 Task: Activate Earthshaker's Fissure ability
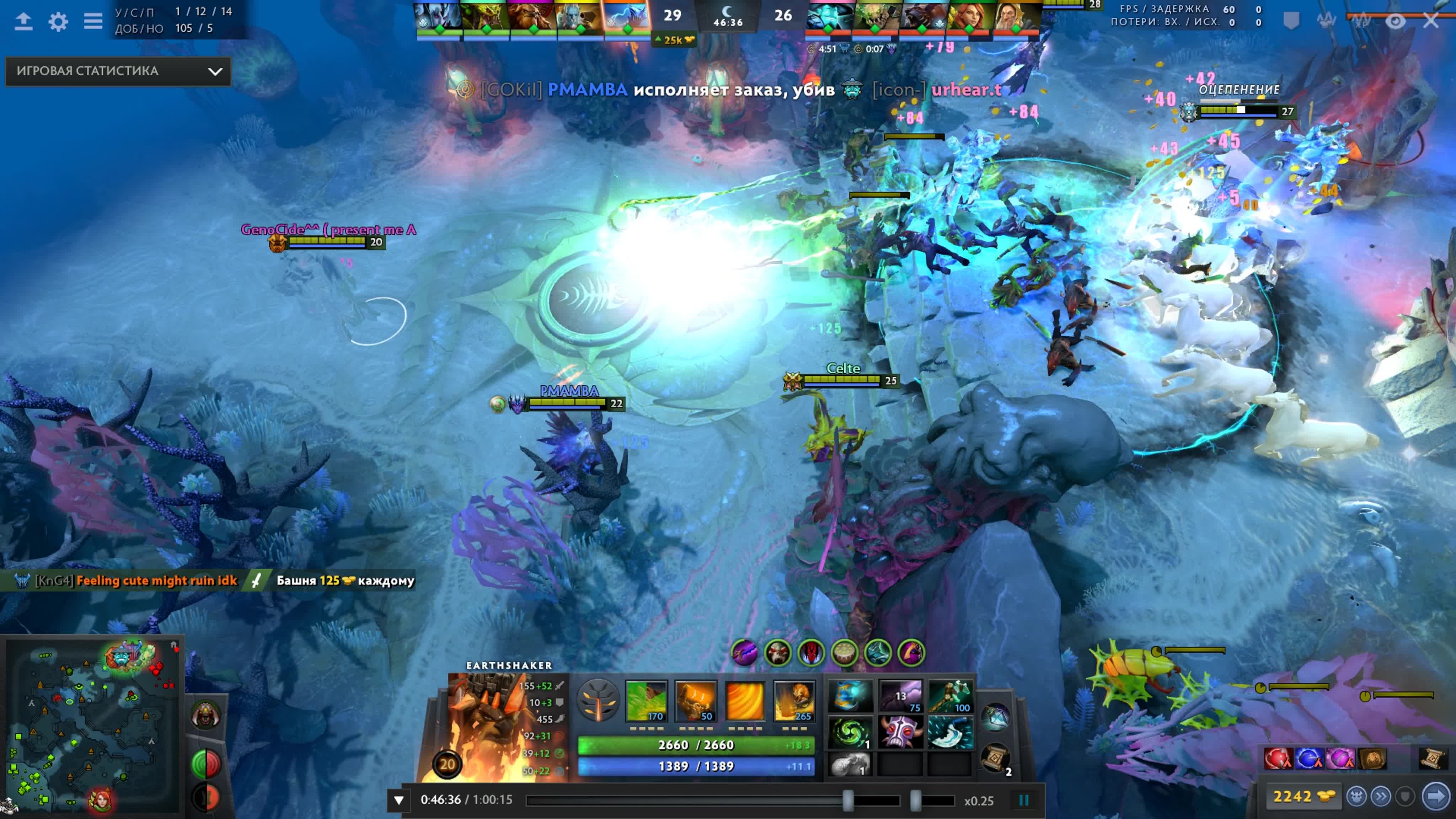pos(647,701)
